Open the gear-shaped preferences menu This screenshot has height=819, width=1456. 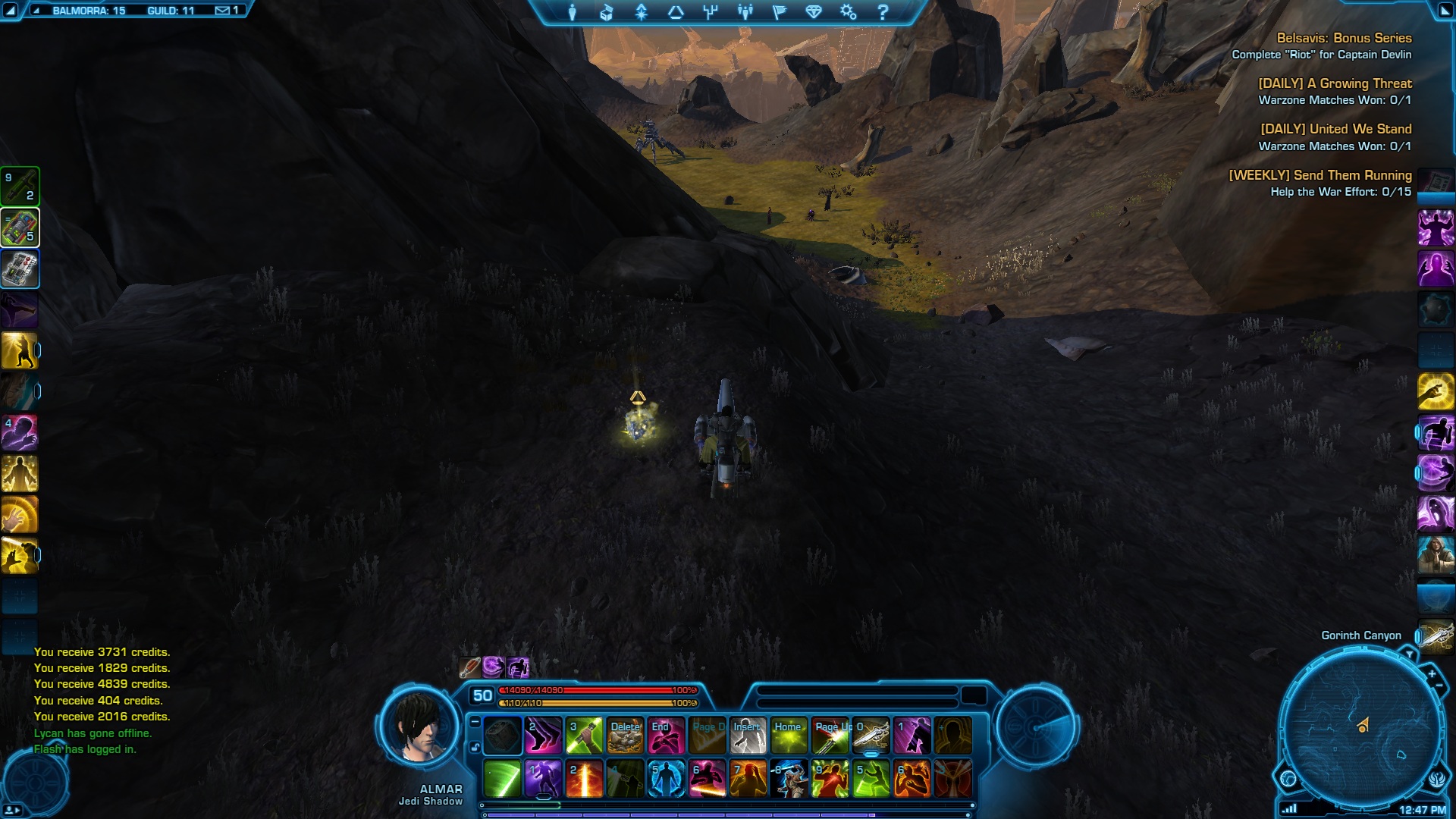(848, 12)
